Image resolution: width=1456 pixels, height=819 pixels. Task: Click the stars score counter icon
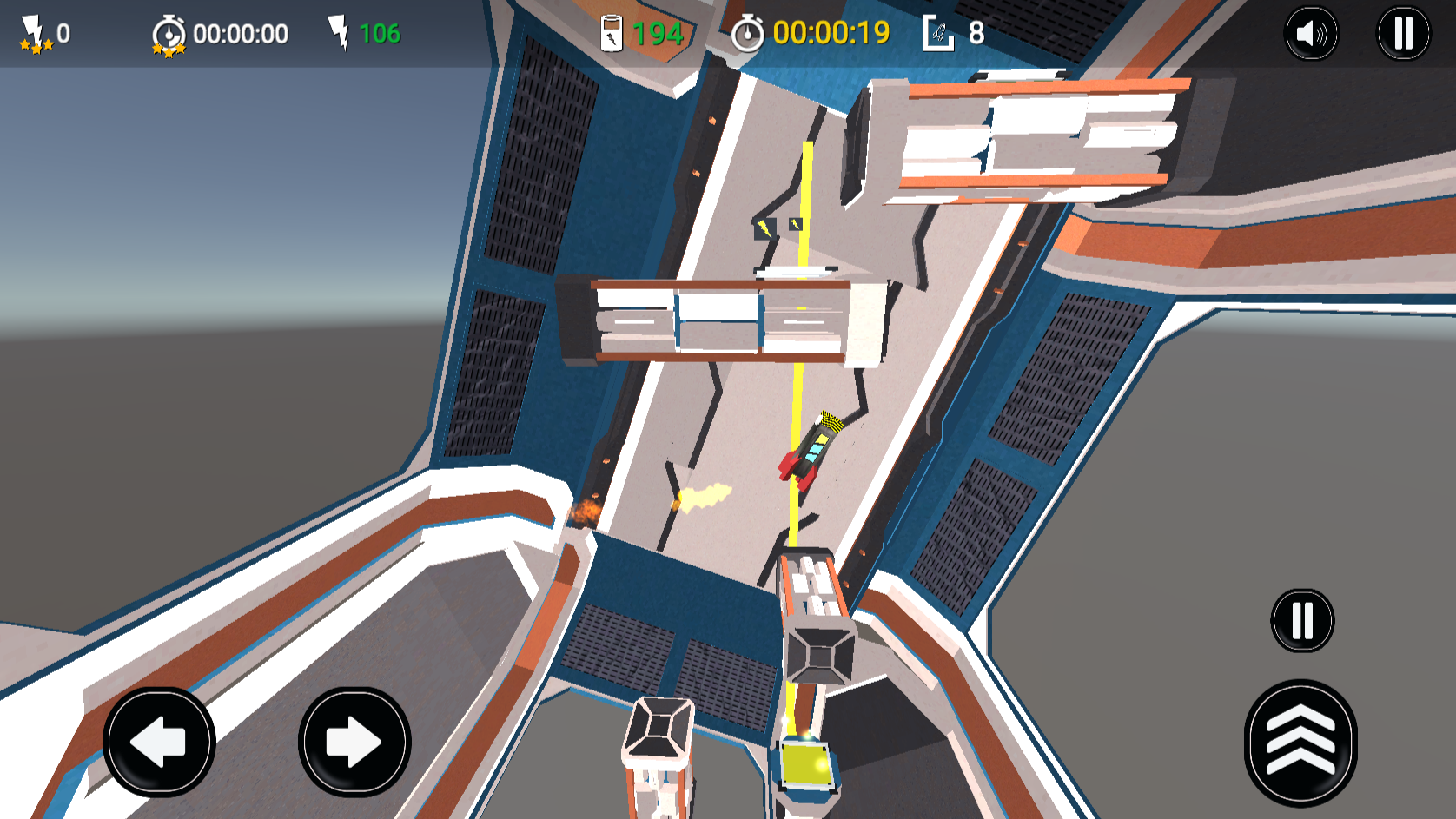click(35, 29)
